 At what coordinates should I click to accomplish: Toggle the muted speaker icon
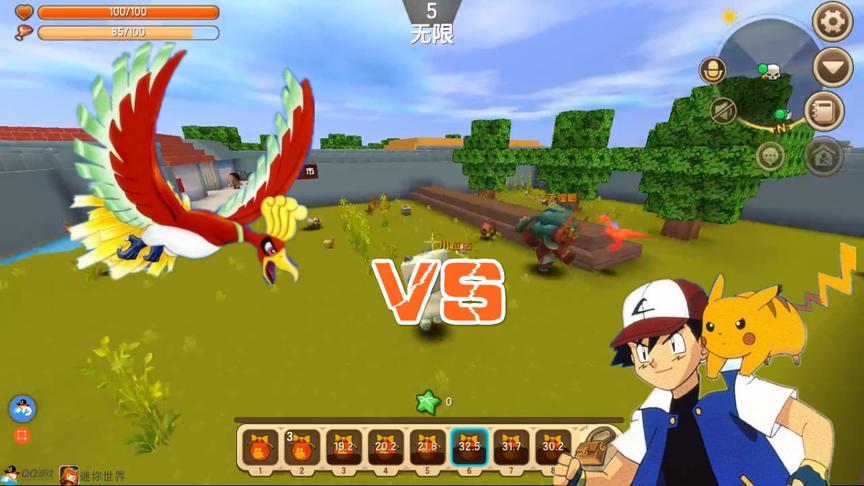[x=724, y=110]
